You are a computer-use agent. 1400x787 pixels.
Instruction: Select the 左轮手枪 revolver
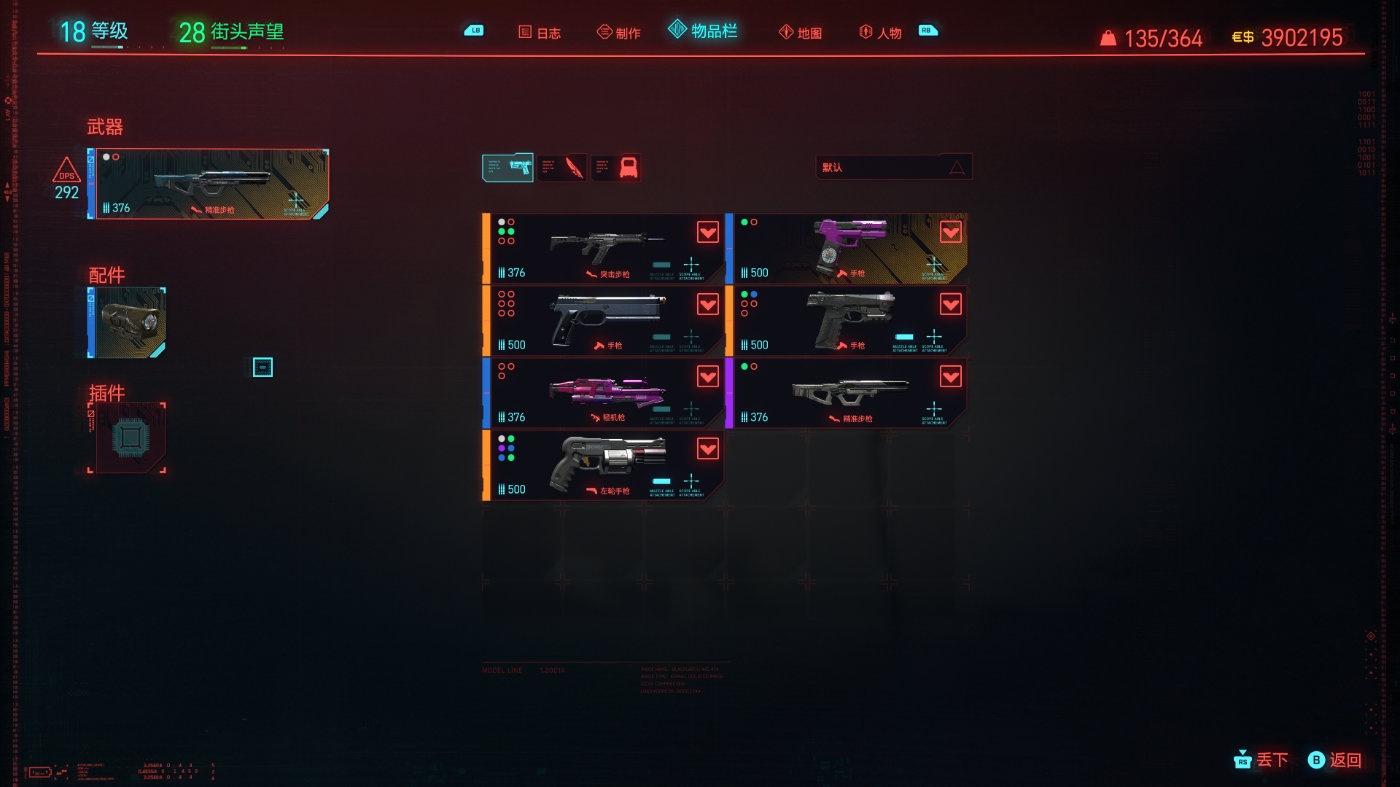pos(603,465)
